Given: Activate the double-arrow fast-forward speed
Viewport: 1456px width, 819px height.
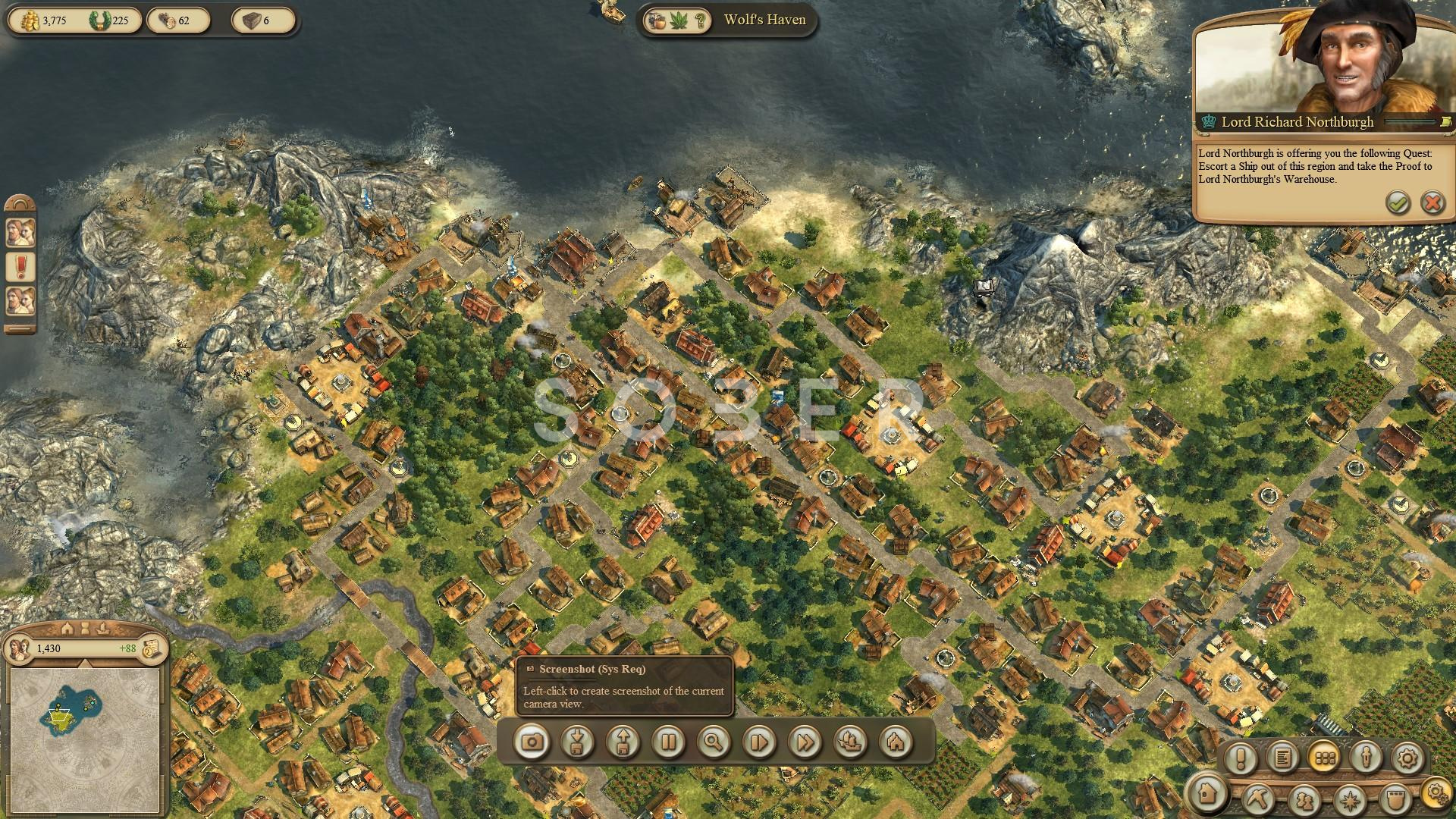Looking at the screenshot, I should point(805,741).
